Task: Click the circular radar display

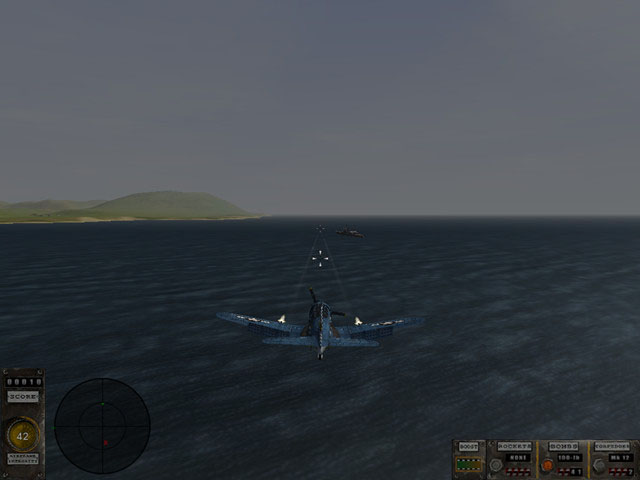Action: click(x=102, y=425)
